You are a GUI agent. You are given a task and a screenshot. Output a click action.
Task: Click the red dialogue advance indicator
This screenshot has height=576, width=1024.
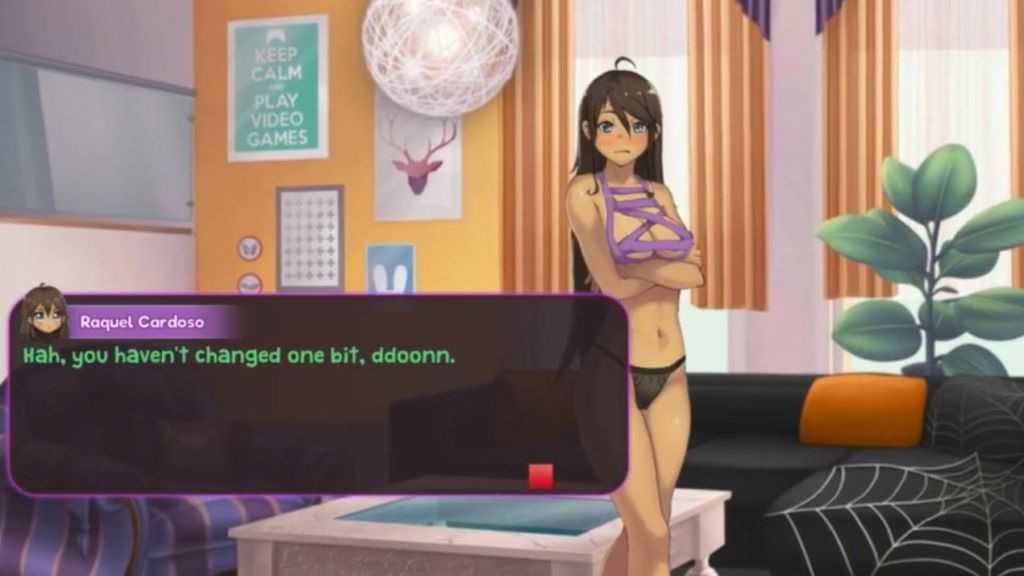(540, 476)
